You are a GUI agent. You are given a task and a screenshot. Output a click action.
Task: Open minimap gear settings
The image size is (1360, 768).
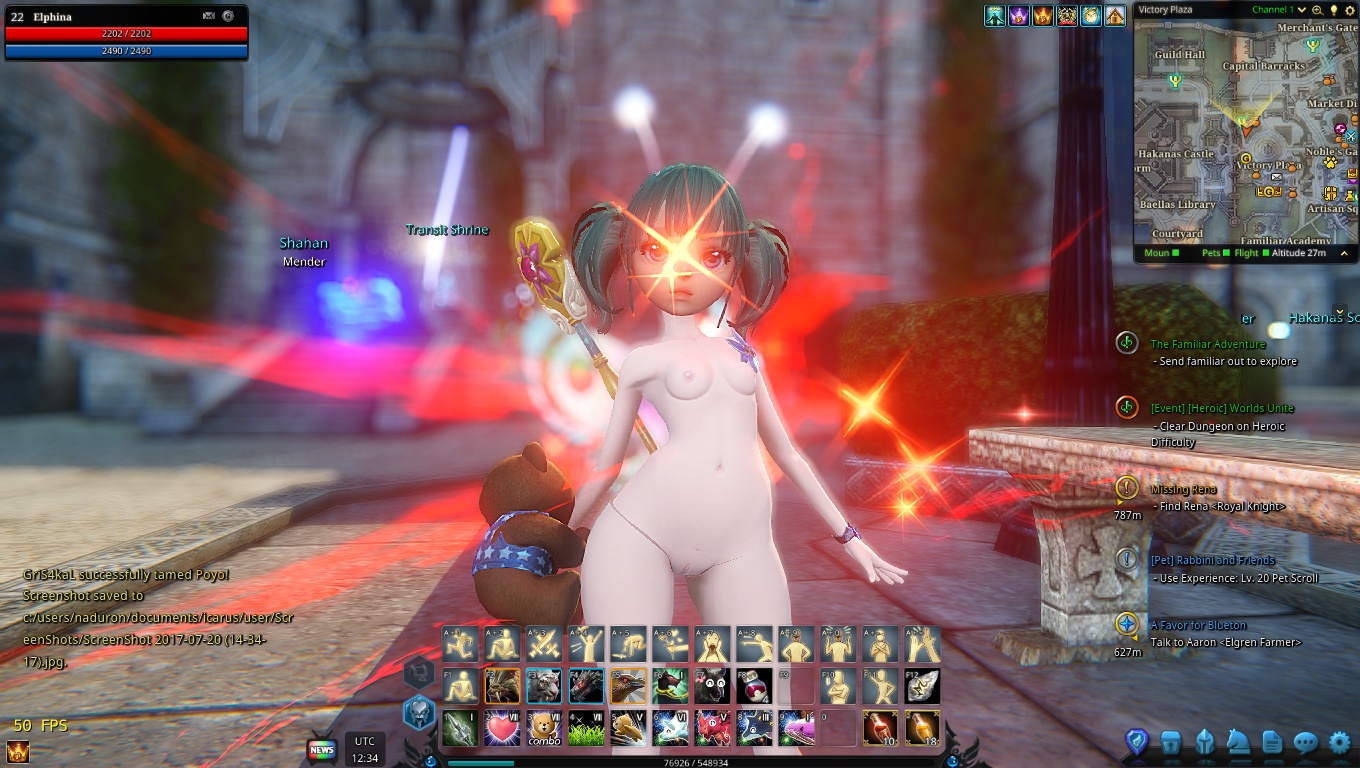point(1347,10)
